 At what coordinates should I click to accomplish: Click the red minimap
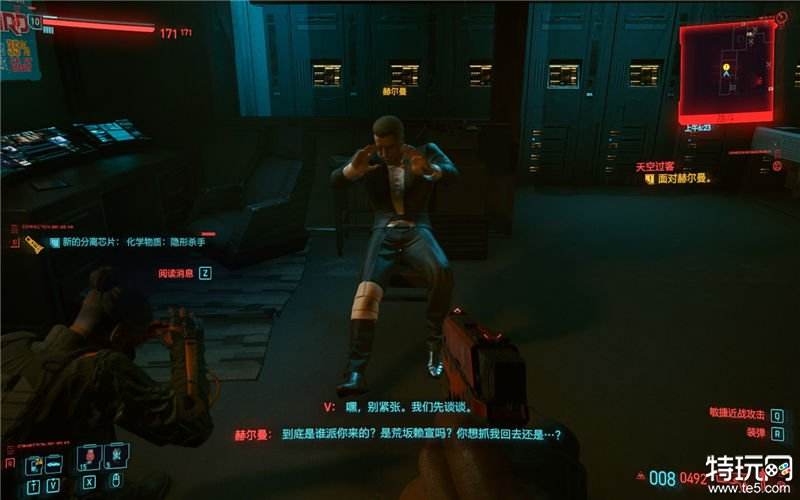click(x=726, y=70)
